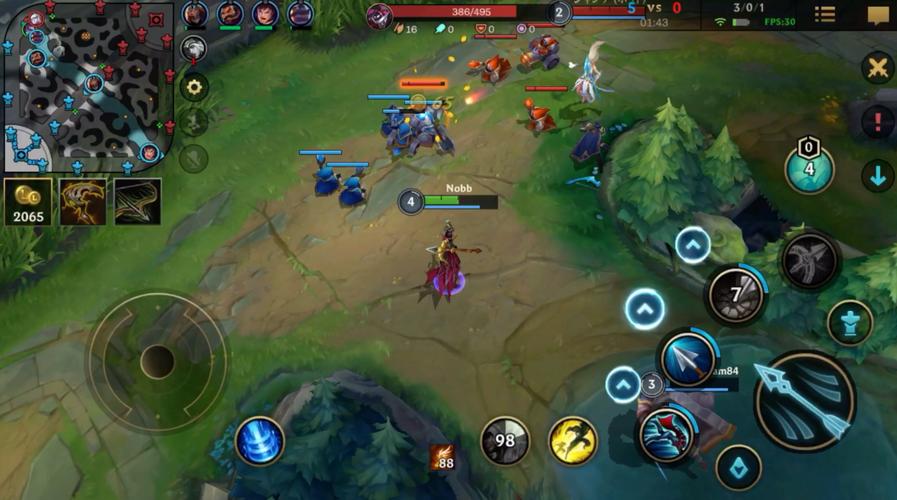Open the scoreboard list icon
897x500 pixels.
coord(825,14)
